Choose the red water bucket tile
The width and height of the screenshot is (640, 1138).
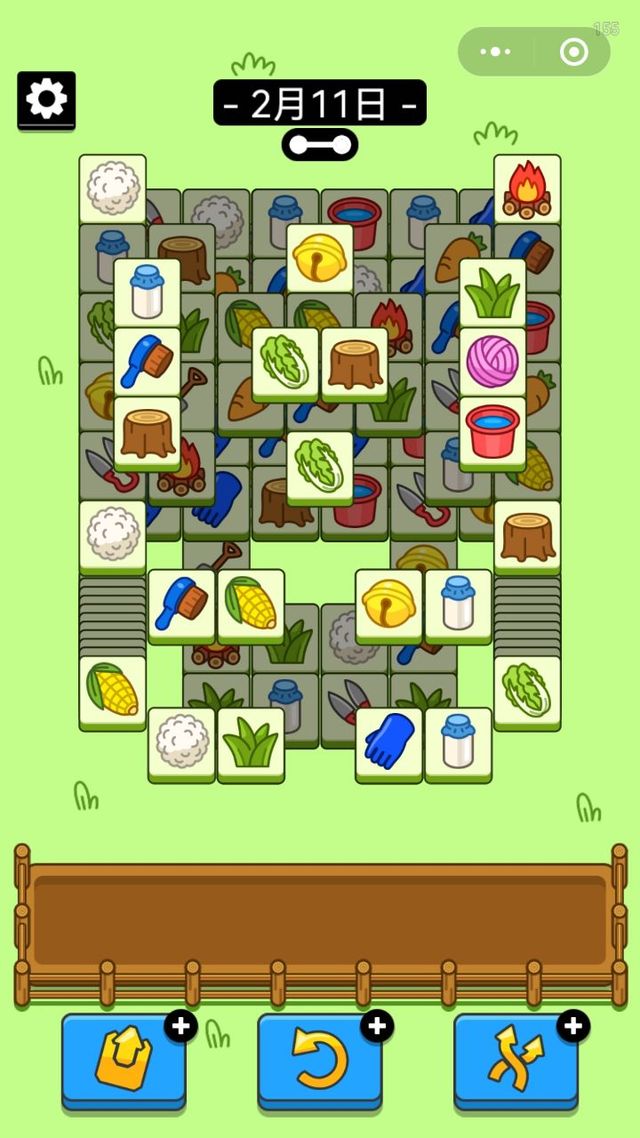(493, 430)
